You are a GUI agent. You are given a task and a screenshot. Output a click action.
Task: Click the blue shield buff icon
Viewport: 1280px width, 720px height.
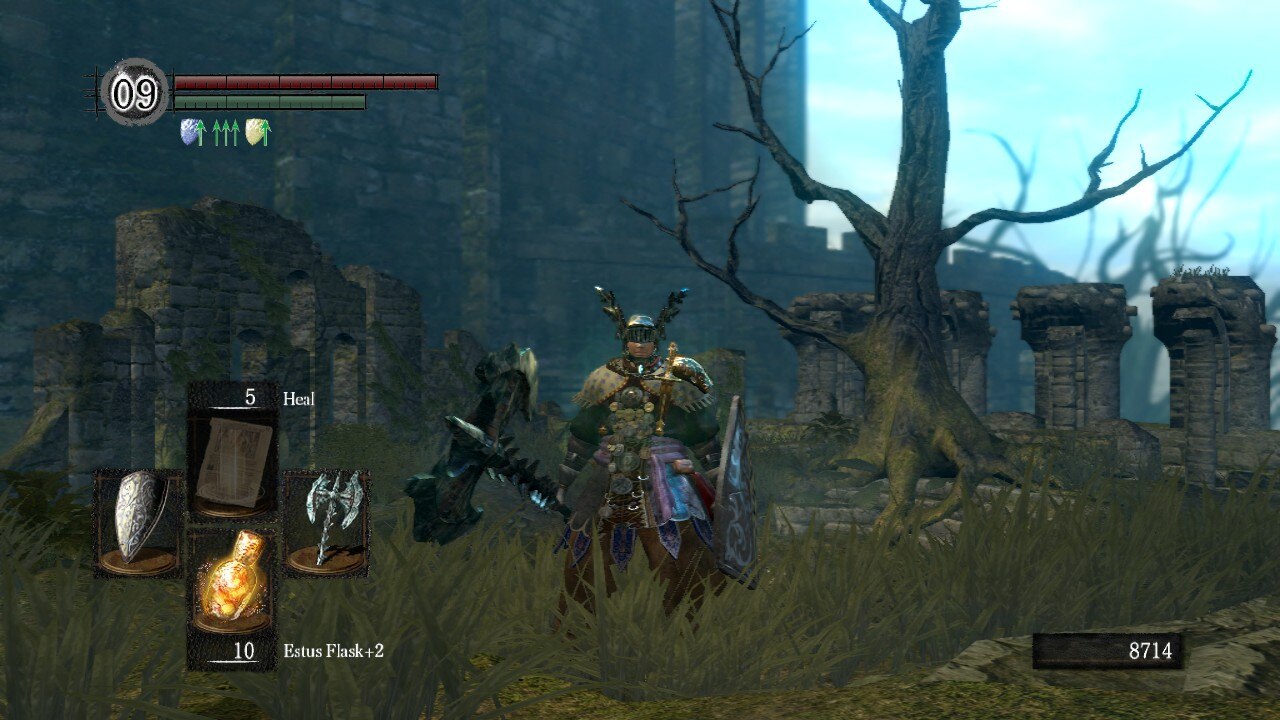tap(189, 131)
